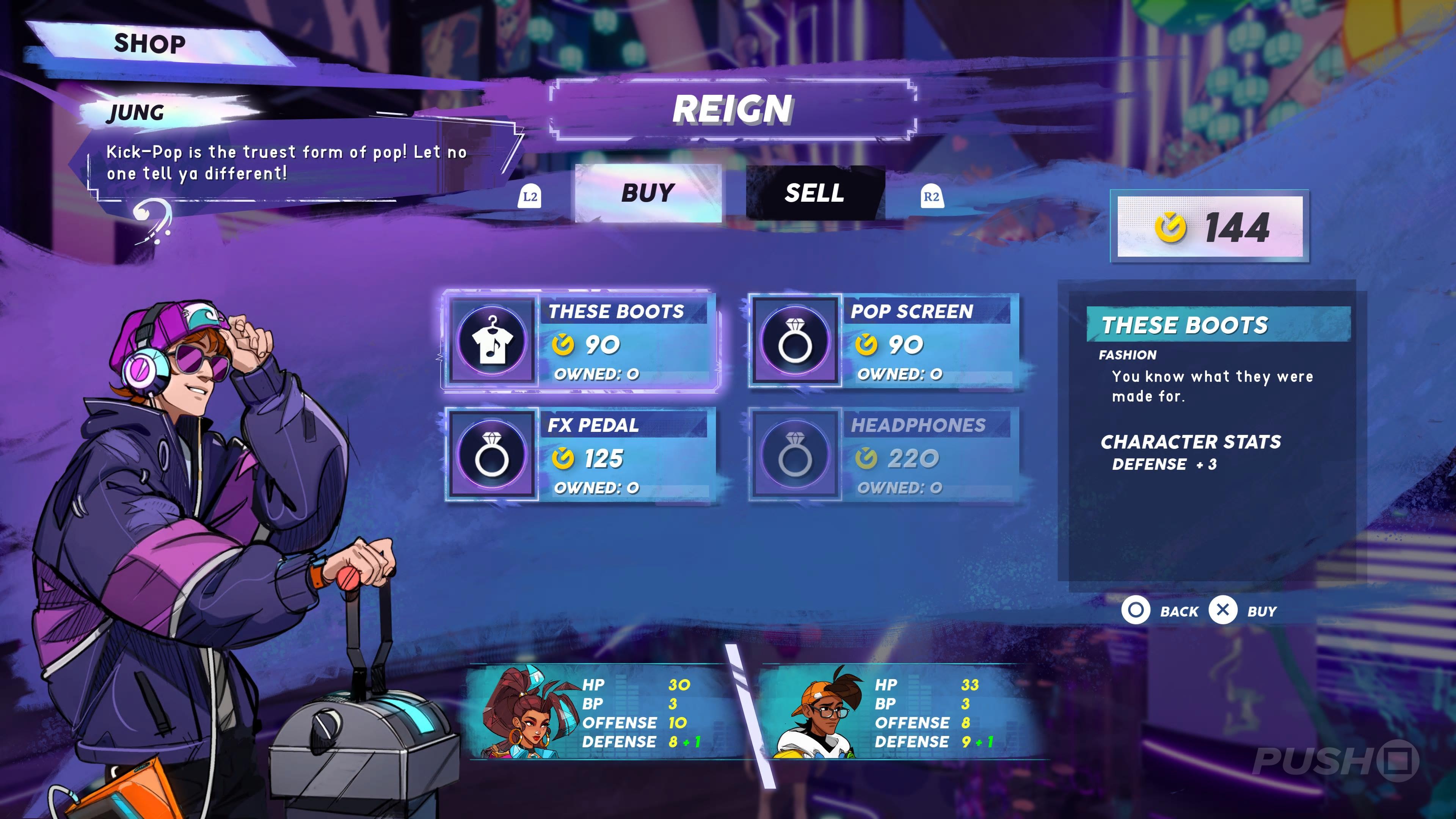Select the Headphones item priced 220

(883, 455)
